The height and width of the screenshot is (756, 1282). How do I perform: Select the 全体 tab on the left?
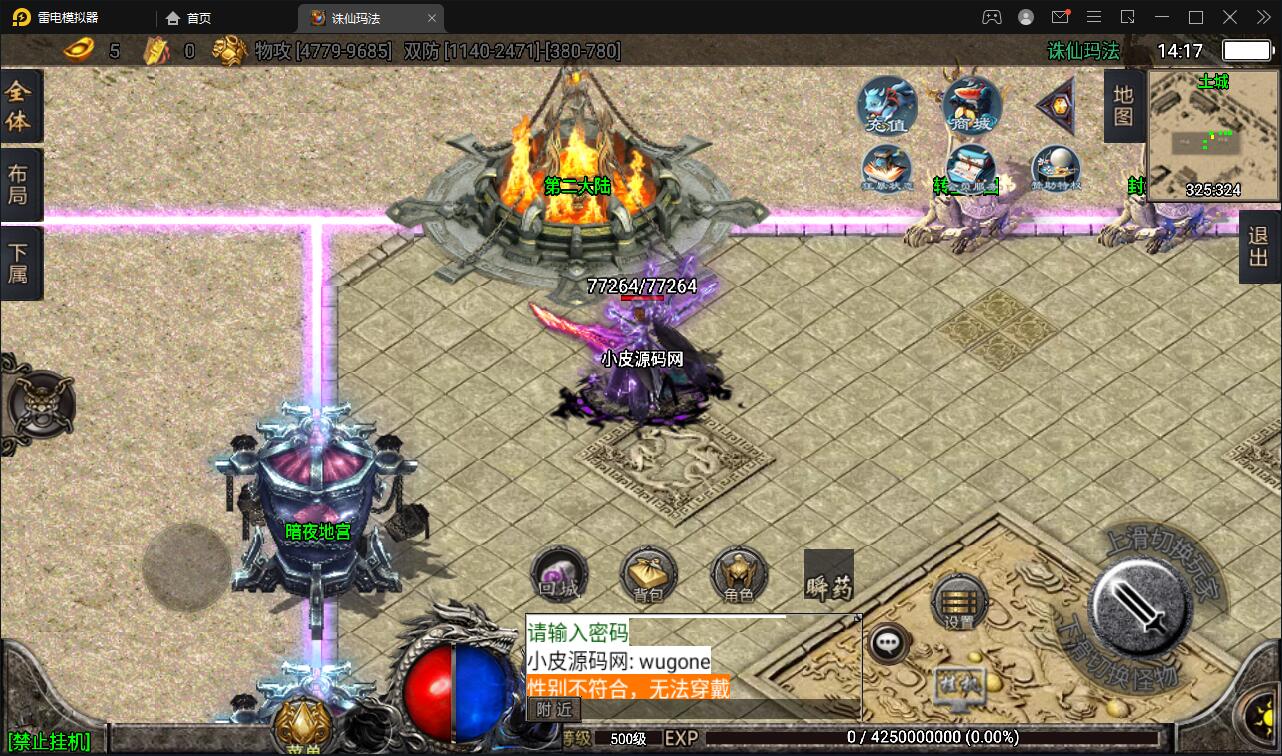pyautogui.click(x=19, y=107)
